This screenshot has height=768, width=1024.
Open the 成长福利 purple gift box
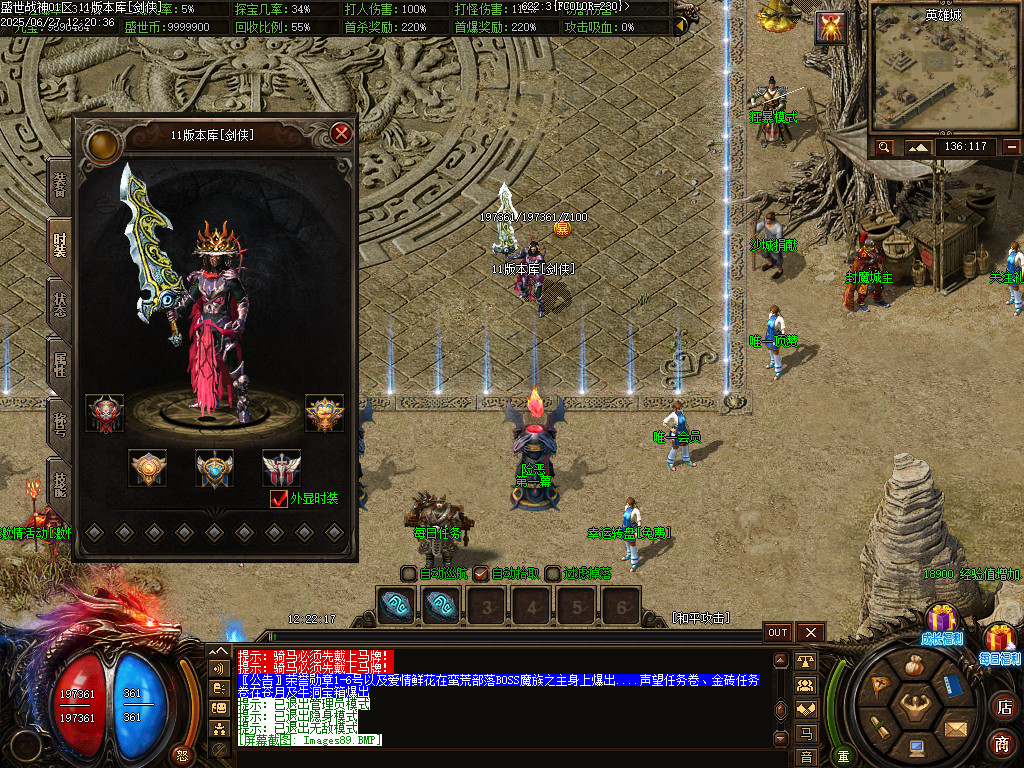[941, 621]
